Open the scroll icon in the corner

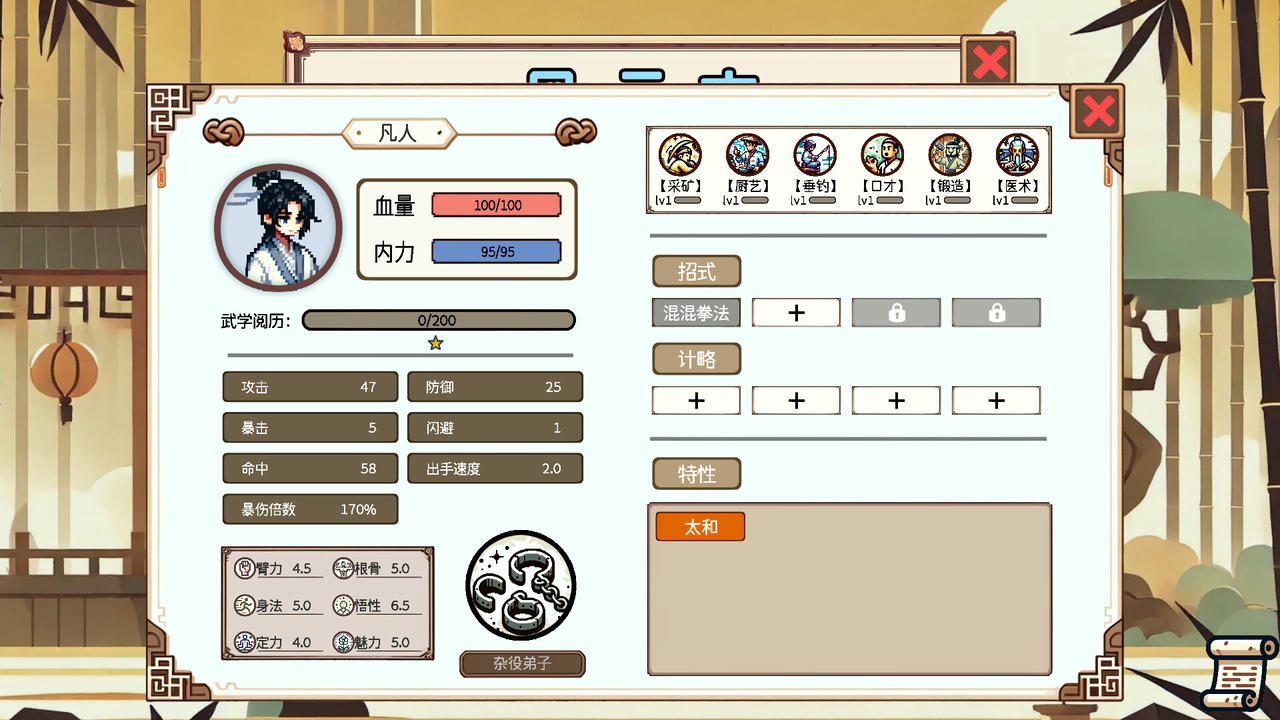pos(1239,672)
